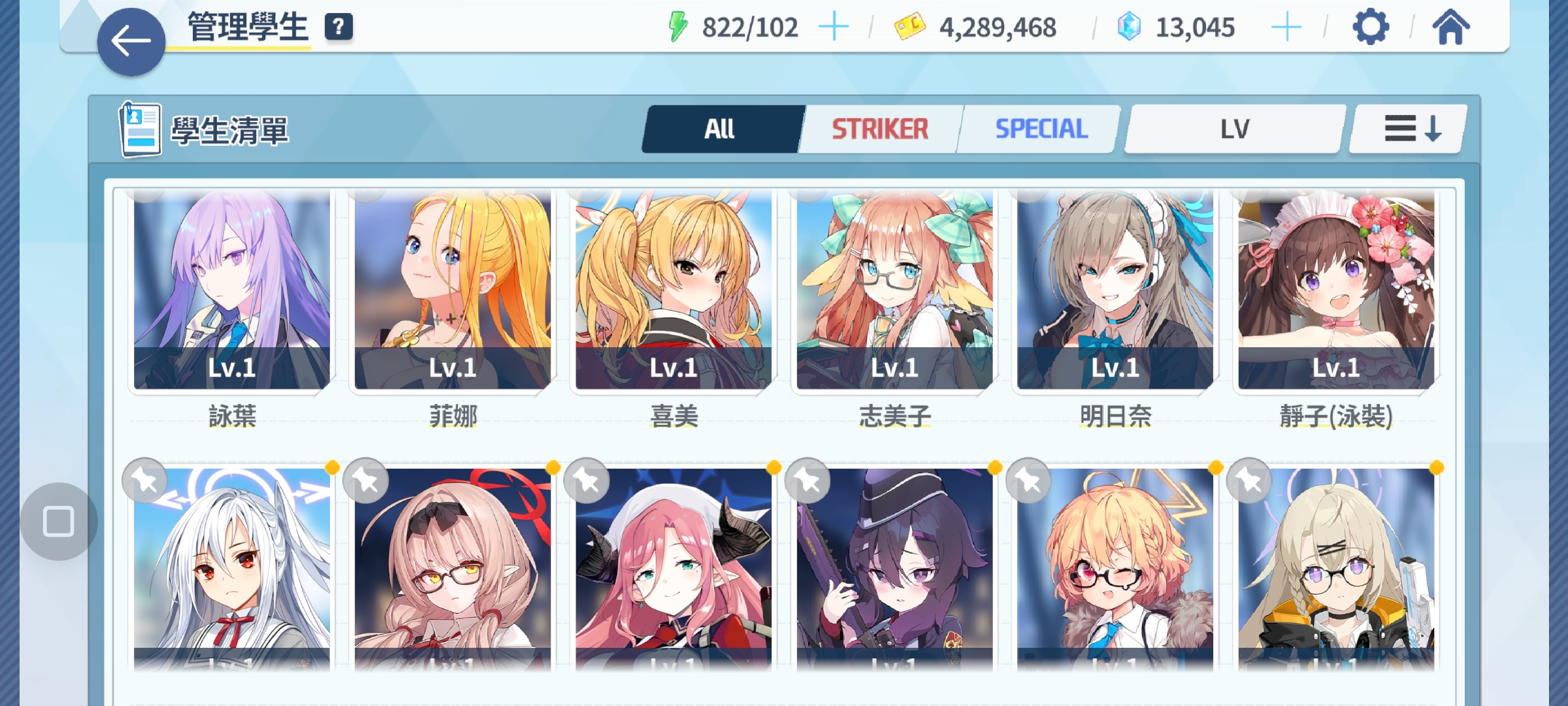Image resolution: width=1568 pixels, height=706 pixels.
Task: Choose 靜子(泳裝) student portrait
Action: pos(1336,291)
